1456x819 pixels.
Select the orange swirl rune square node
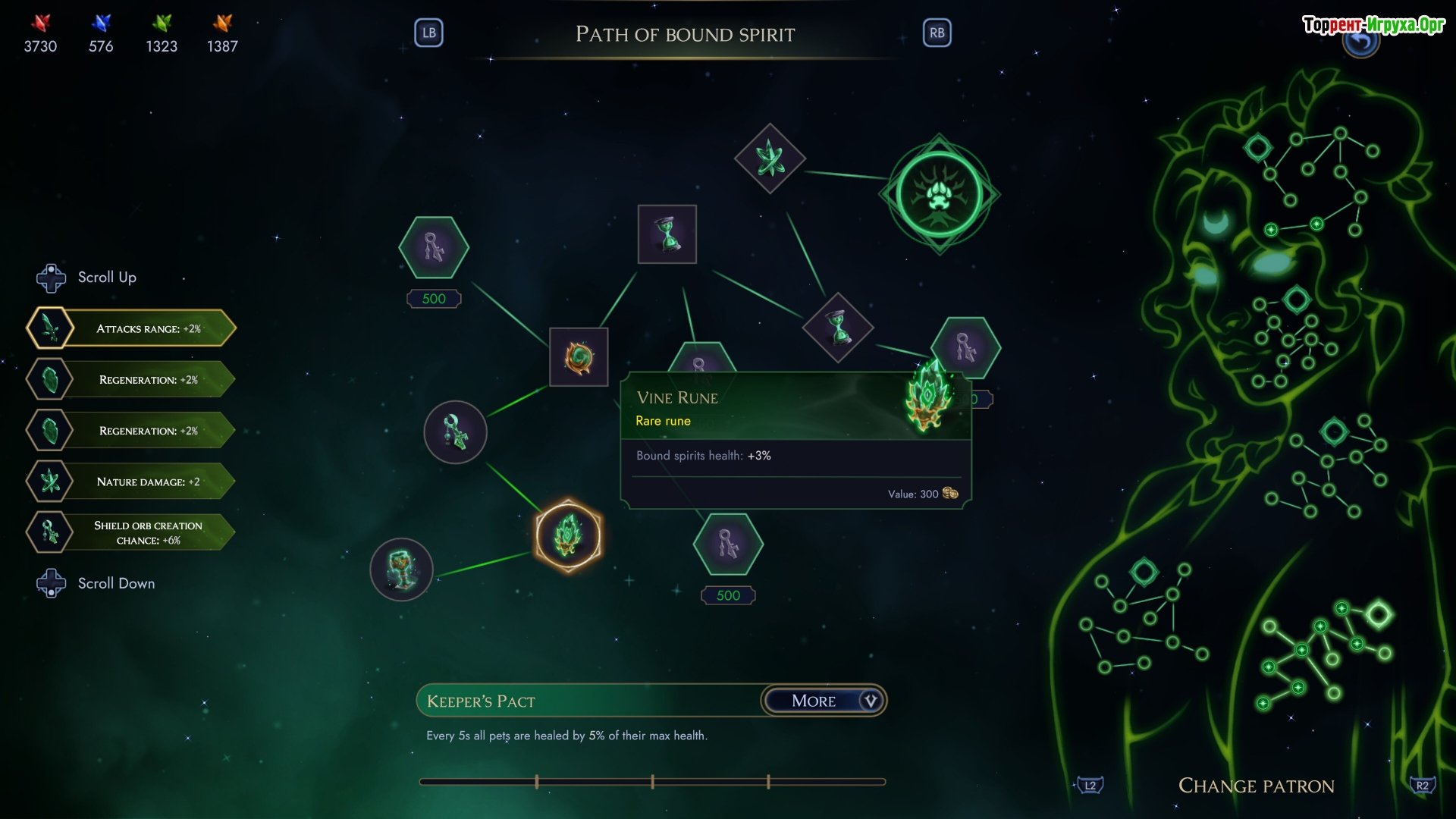click(579, 357)
